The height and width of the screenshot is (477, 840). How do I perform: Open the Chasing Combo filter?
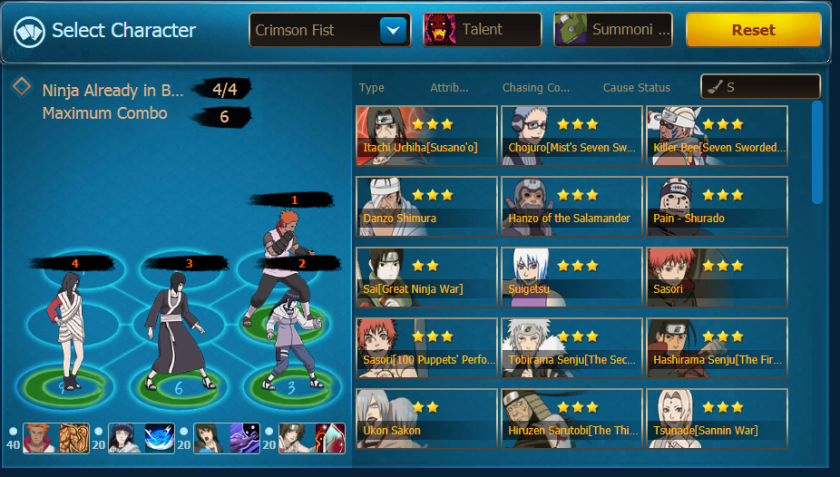coord(536,88)
